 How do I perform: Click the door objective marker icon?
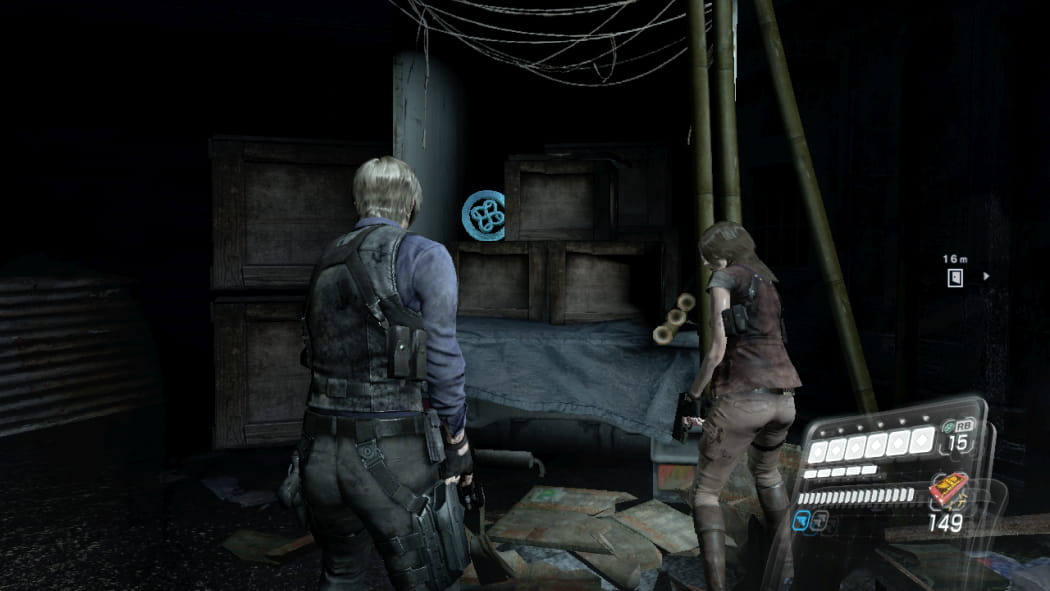pyautogui.click(x=956, y=277)
